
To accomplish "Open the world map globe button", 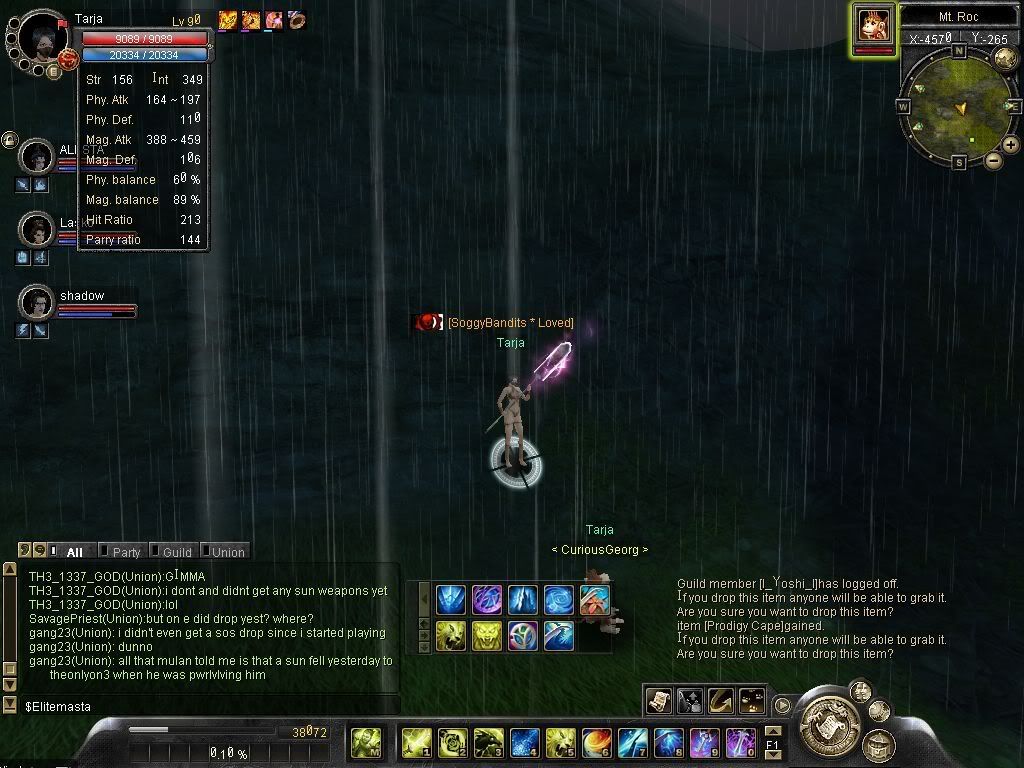I will tap(1005, 57).
